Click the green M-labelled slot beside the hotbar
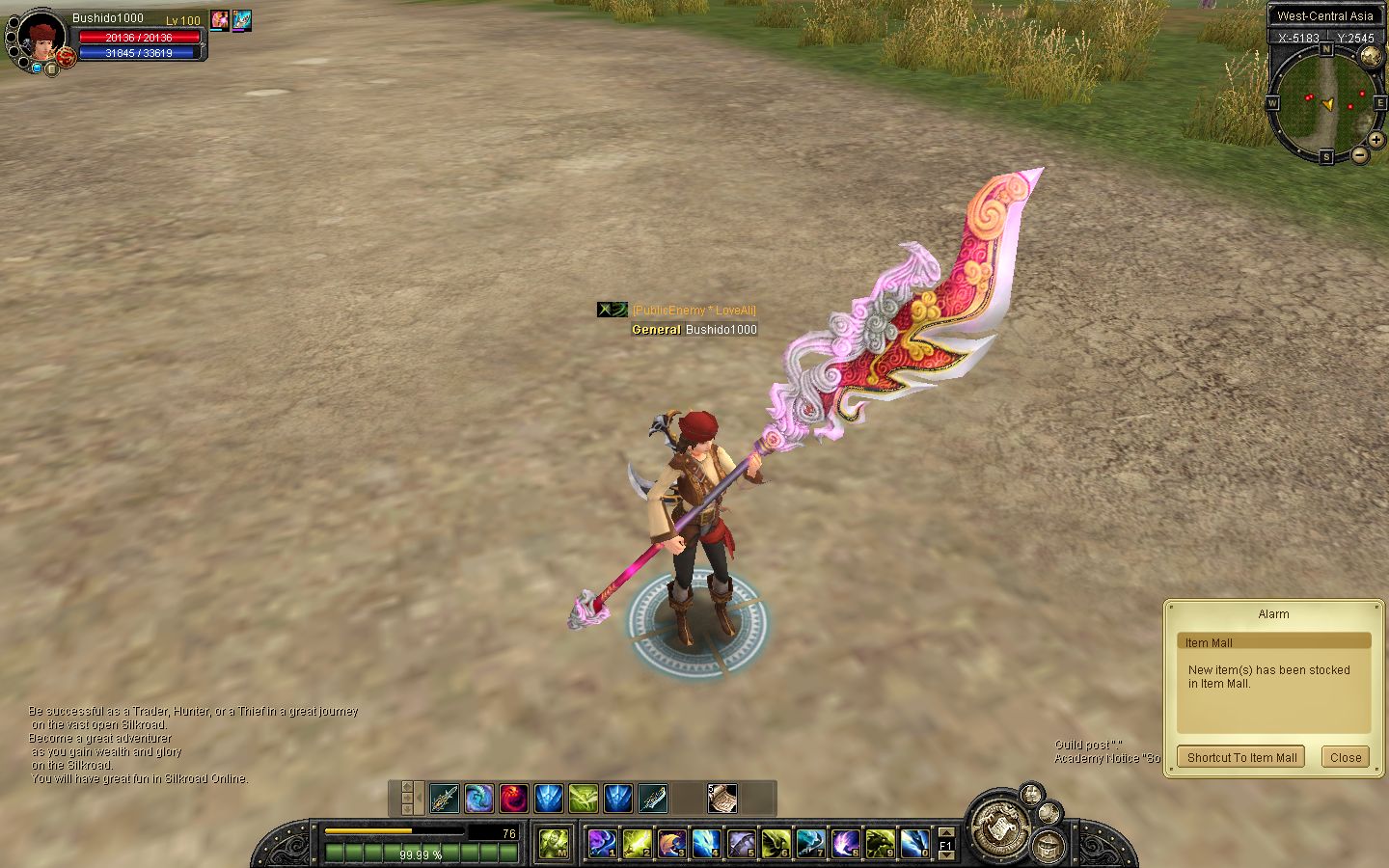Screen dimensions: 1389x868 click(x=553, y=844)
